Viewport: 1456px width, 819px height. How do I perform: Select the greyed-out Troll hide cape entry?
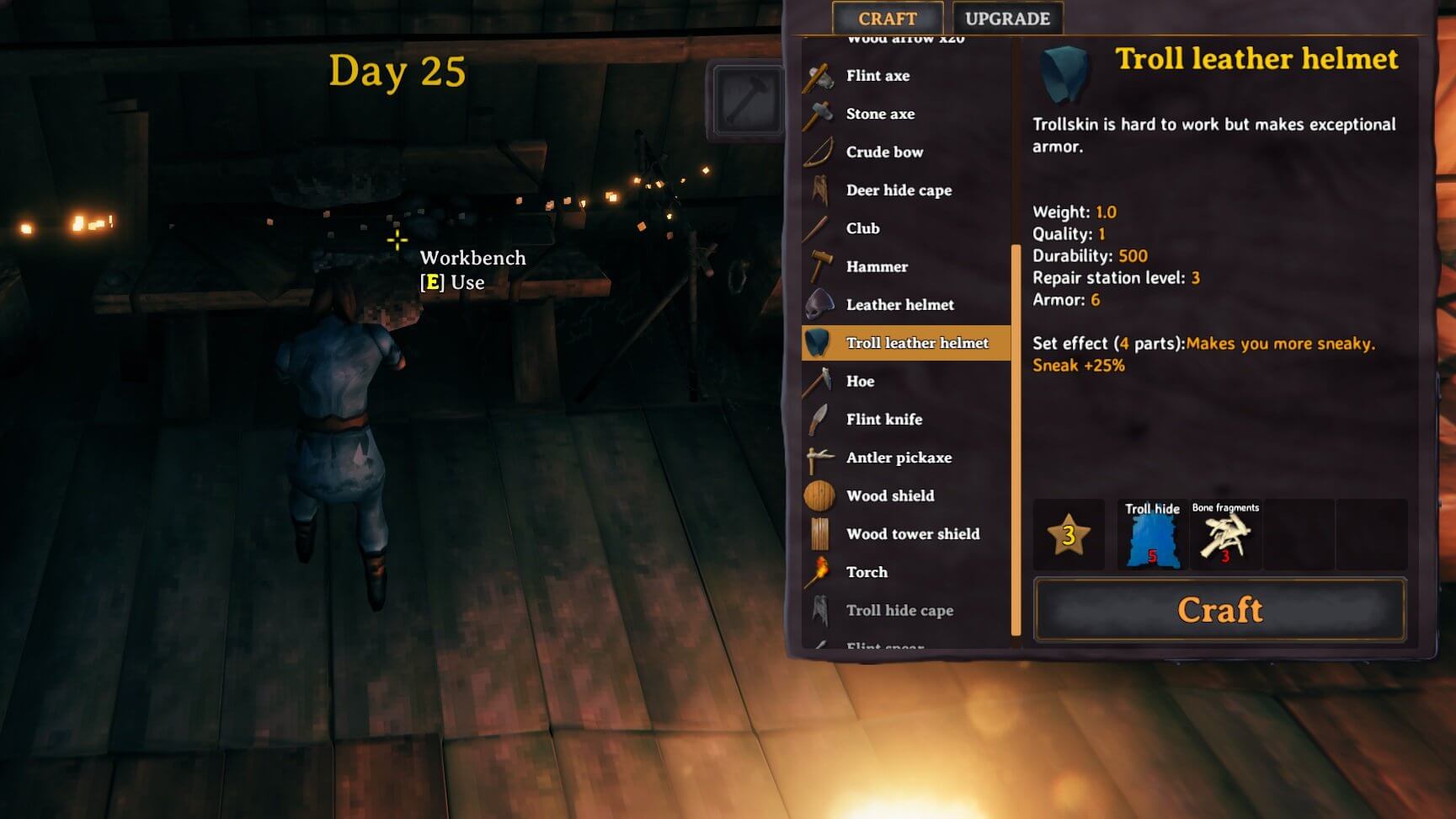click(899, 610)
